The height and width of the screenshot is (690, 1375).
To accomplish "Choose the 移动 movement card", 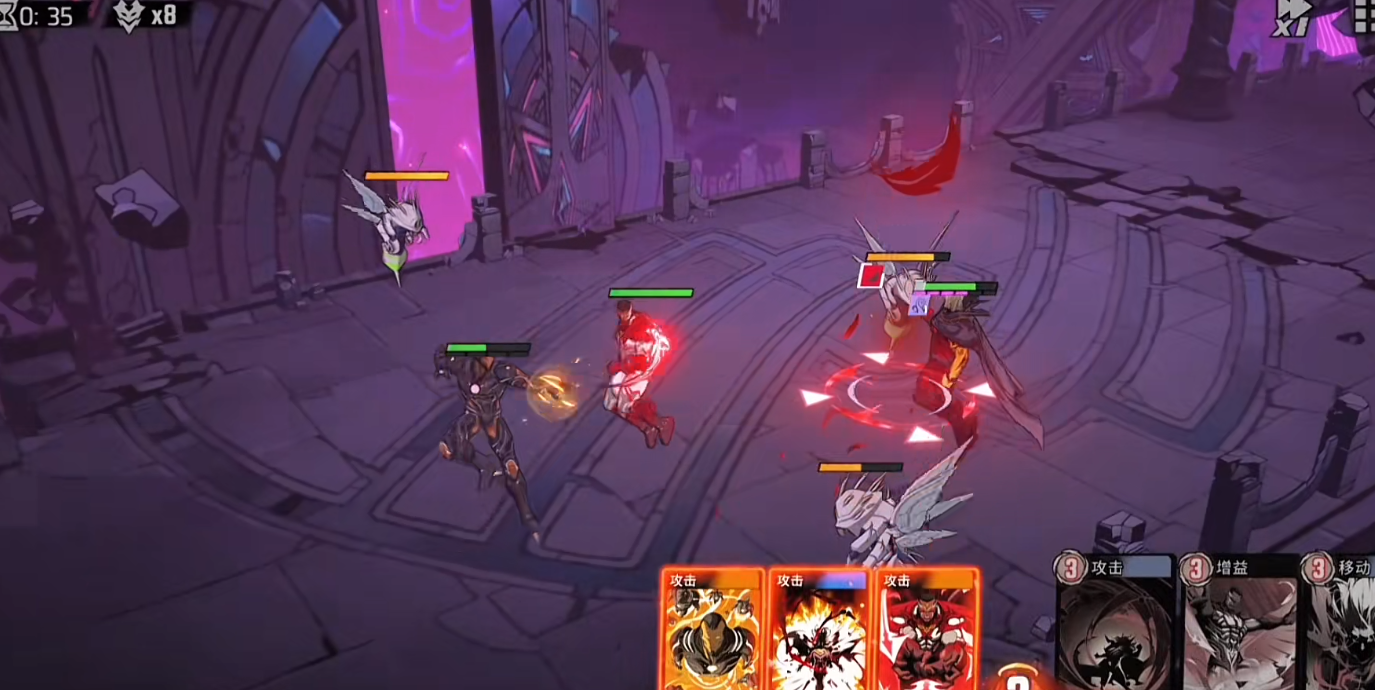I will [x=1342, y=625].
